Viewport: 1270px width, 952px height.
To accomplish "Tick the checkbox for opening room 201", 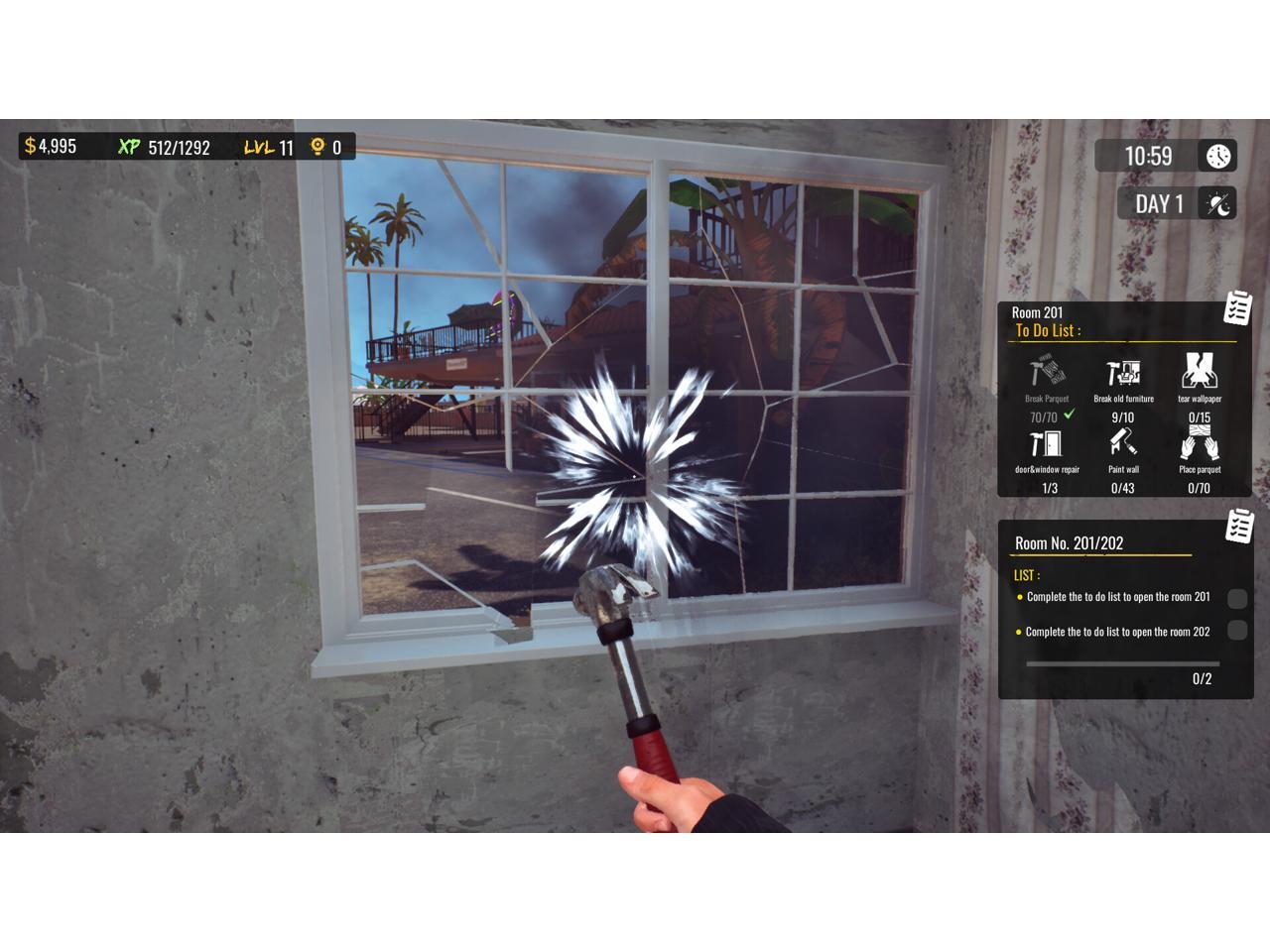I will (1237, 598).
